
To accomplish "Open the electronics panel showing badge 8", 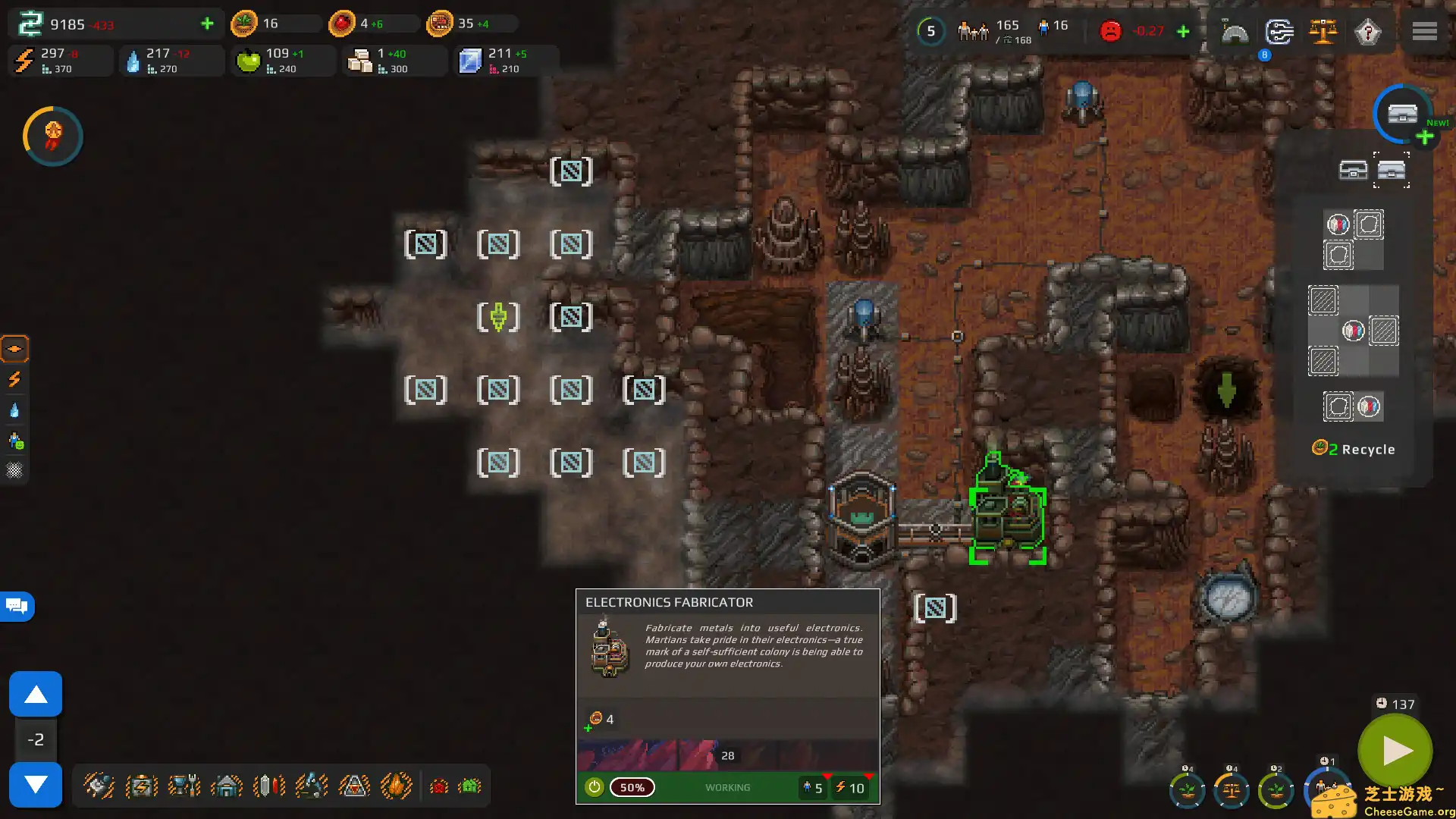I will pyautogui.click(x=1279, y=32).
